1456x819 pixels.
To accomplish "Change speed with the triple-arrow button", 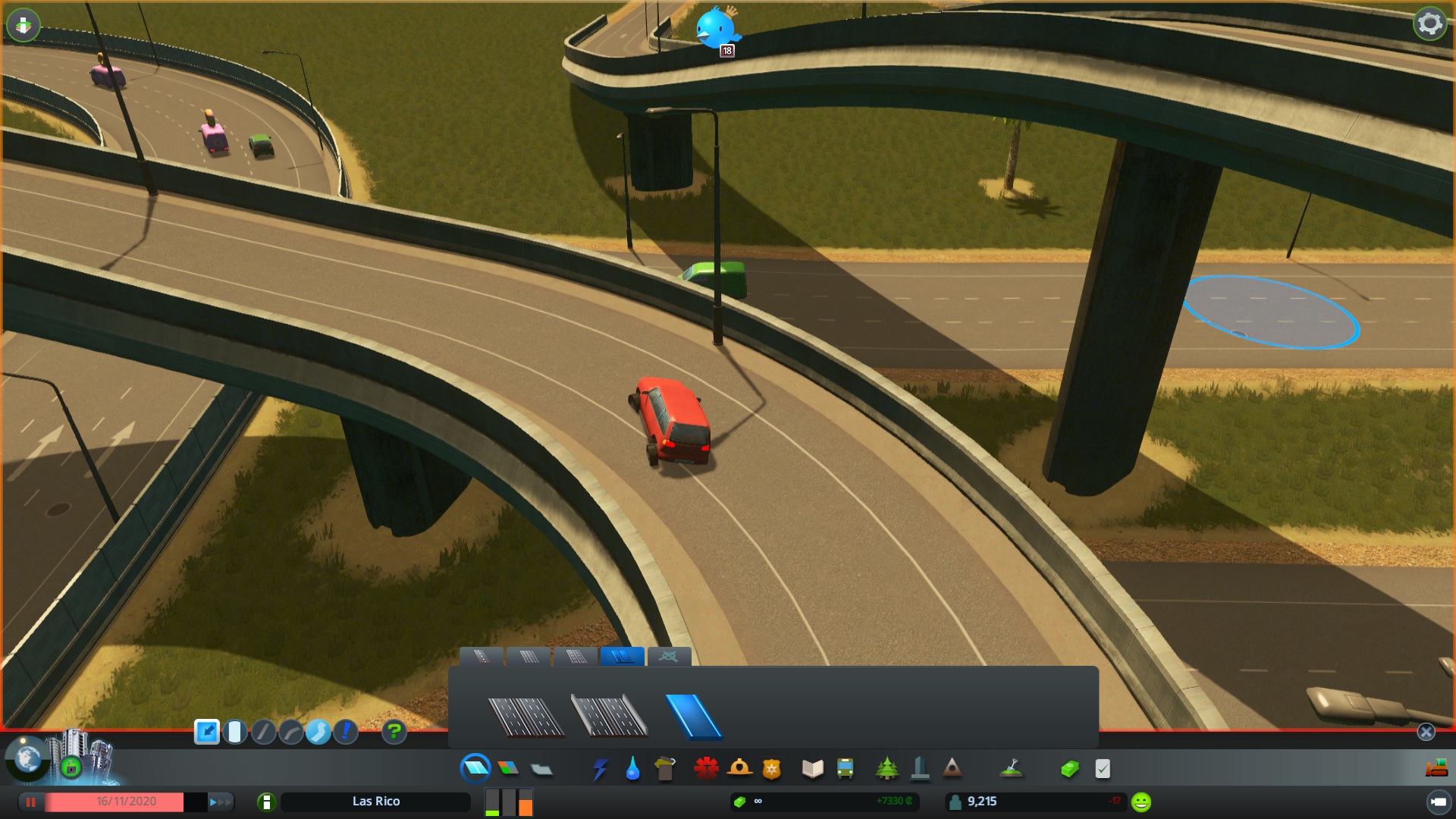I will click(x=220, y=802).
